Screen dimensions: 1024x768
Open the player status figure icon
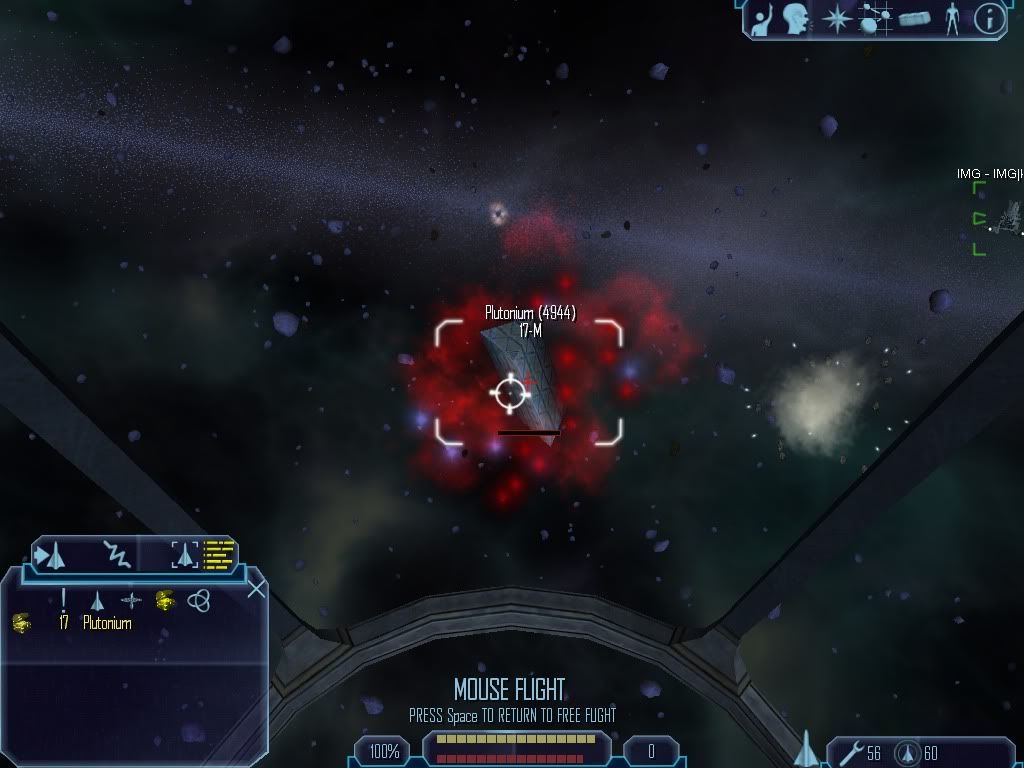952,19
